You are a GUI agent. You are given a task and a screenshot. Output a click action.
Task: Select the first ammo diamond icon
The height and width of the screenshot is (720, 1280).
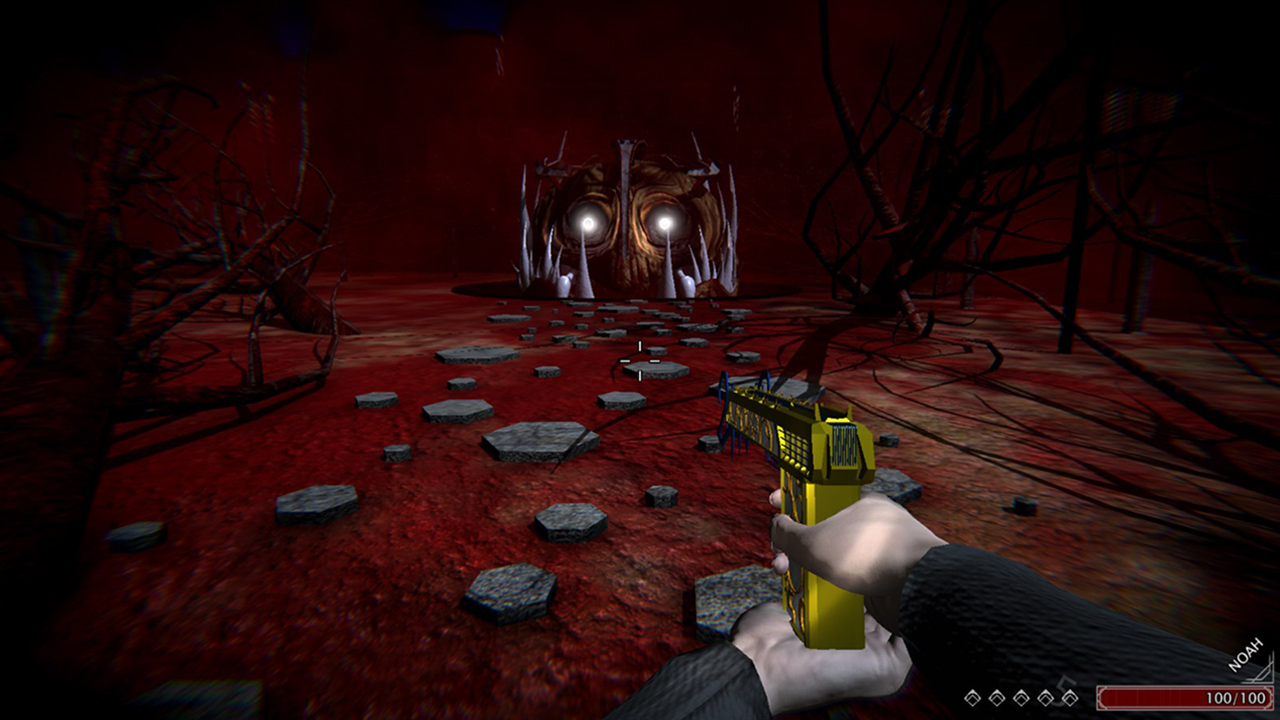(x=972, y=697)
